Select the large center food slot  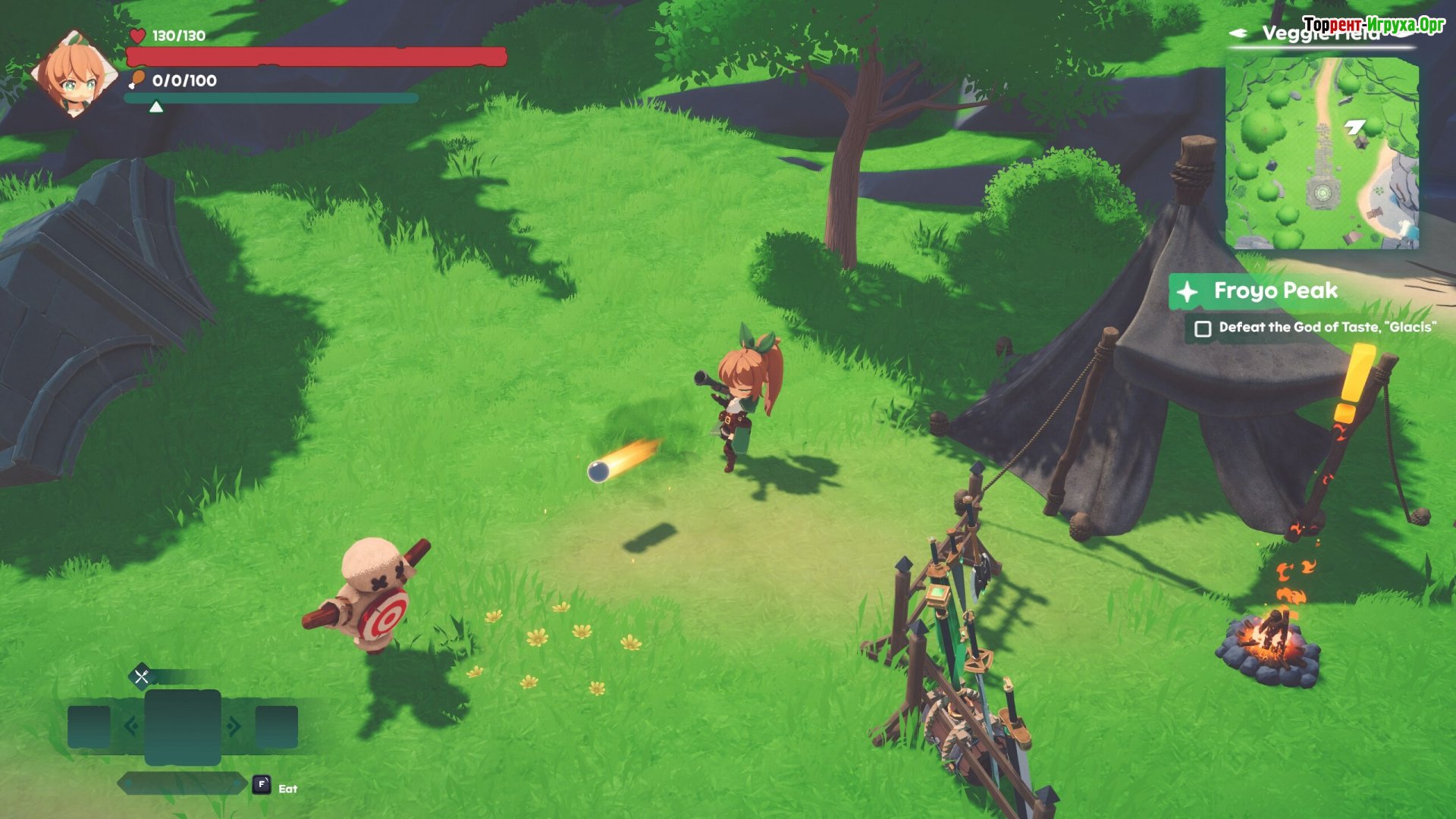pyautogui.click(x=183, y=726)
